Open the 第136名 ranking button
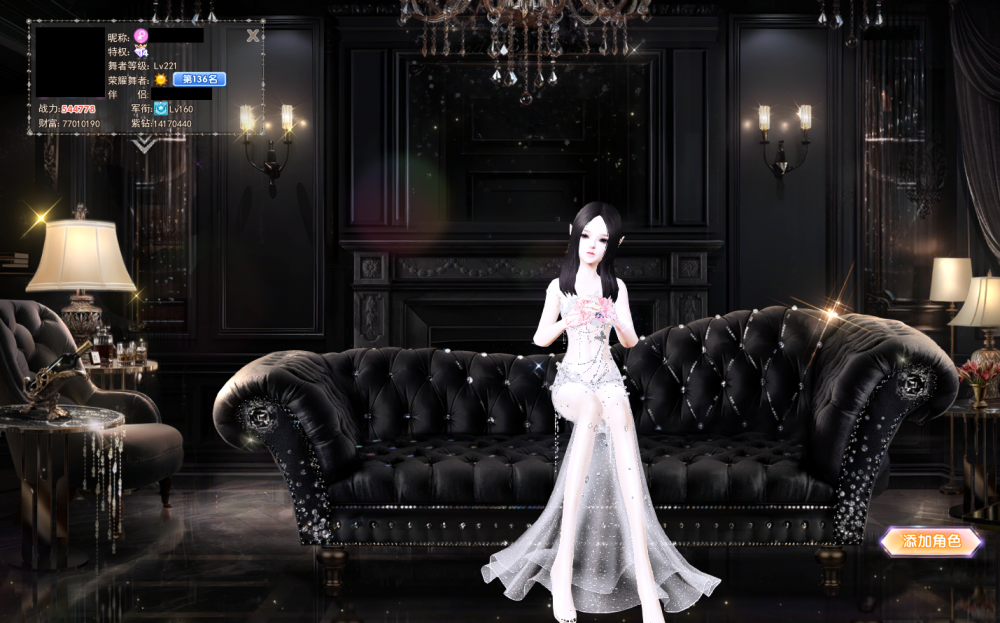The image size is (1000, 623). click(199, 79)
